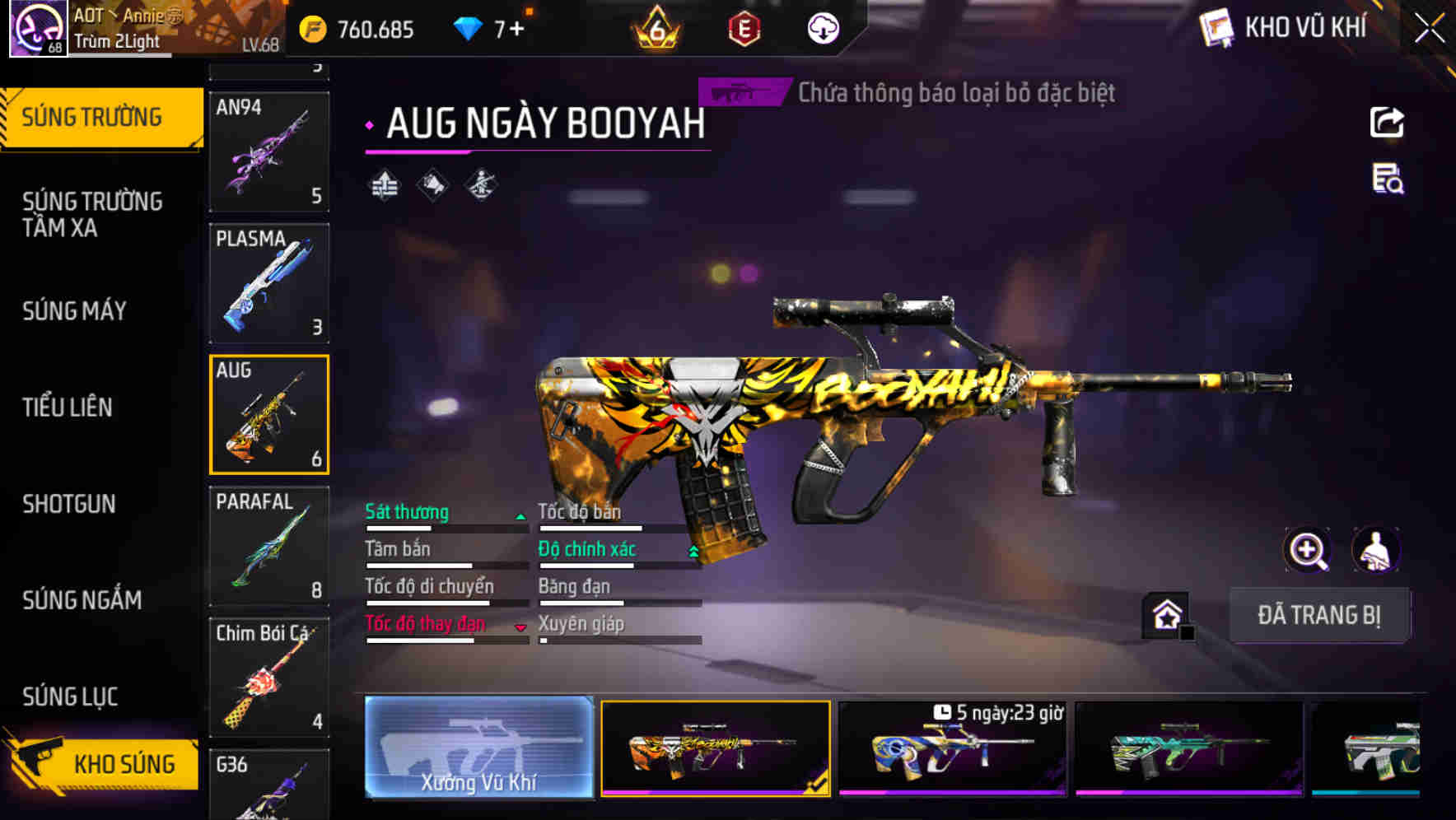The height and width of the screenshot is (820, 1456).
Task: Select the AN94 weapon tile
Action: [x=269, y=151]
